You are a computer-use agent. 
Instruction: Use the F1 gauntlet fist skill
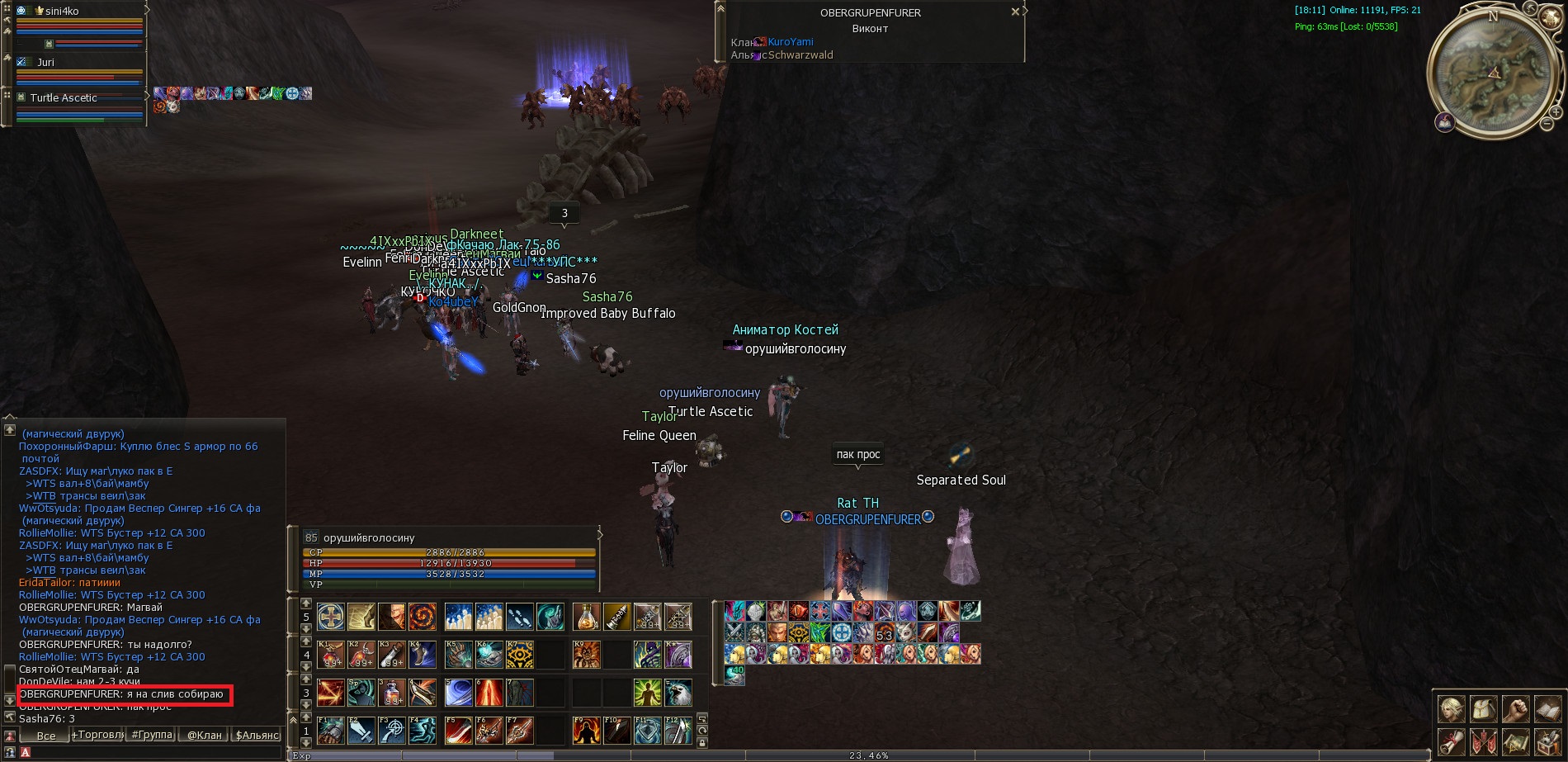pos(331,731)
